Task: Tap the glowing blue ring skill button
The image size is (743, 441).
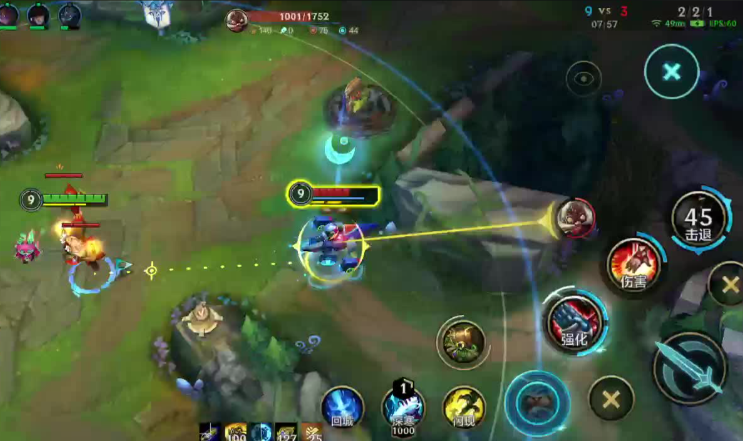Action: [536, 400]
